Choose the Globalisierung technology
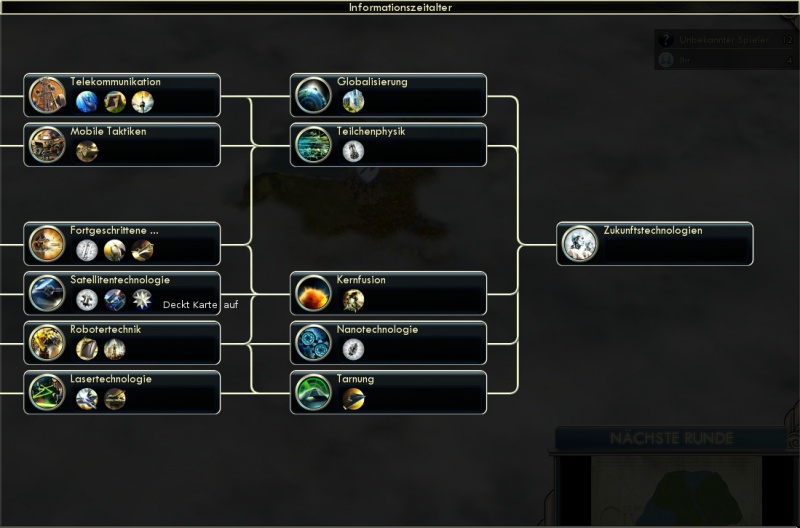Screen dimensions: 800x528 (x=388, y=95)
